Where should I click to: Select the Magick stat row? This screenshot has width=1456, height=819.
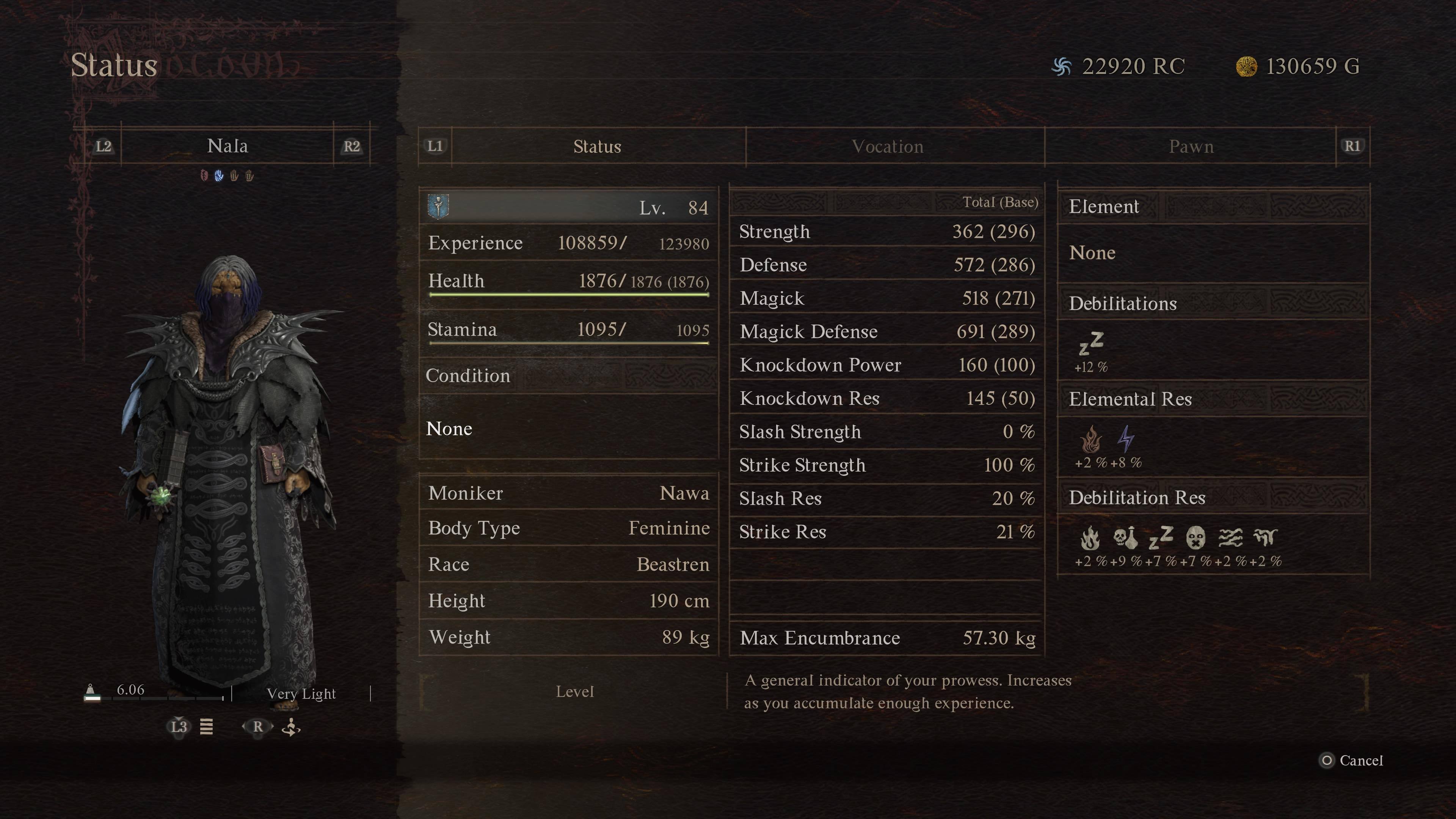[x=886, y=298]
